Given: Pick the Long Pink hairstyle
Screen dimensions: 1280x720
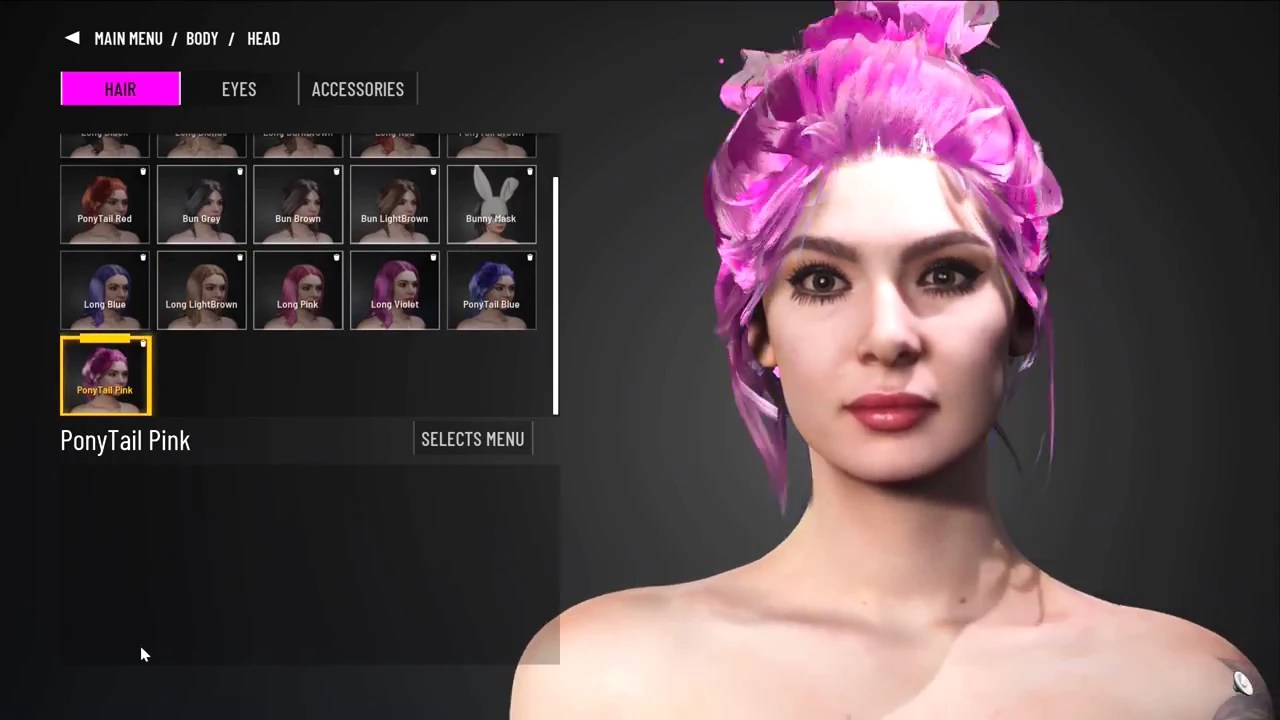Looking at the screenshot, I should tap(298, 290).
